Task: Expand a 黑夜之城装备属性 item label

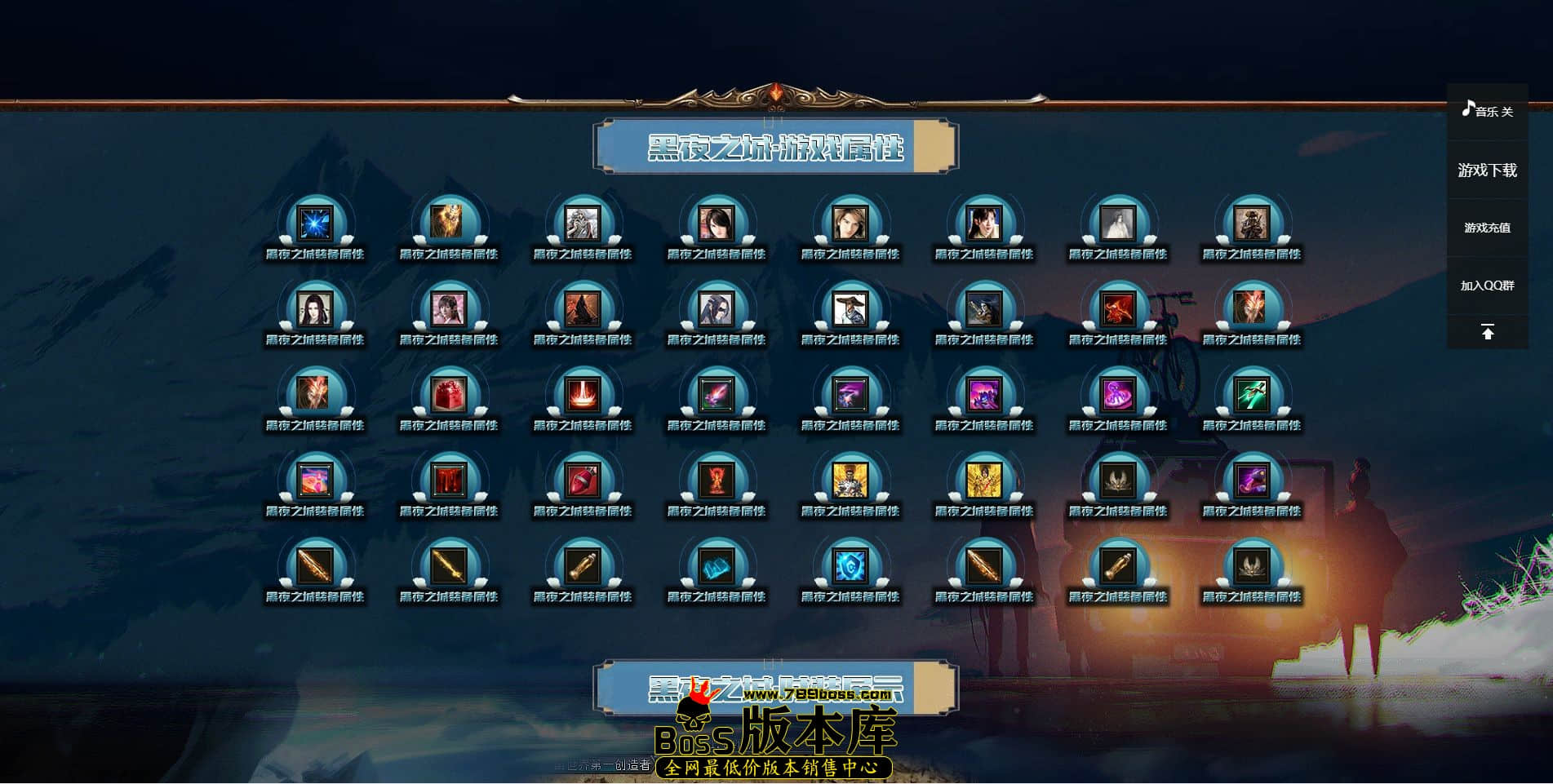Action: tap(317, 254)
